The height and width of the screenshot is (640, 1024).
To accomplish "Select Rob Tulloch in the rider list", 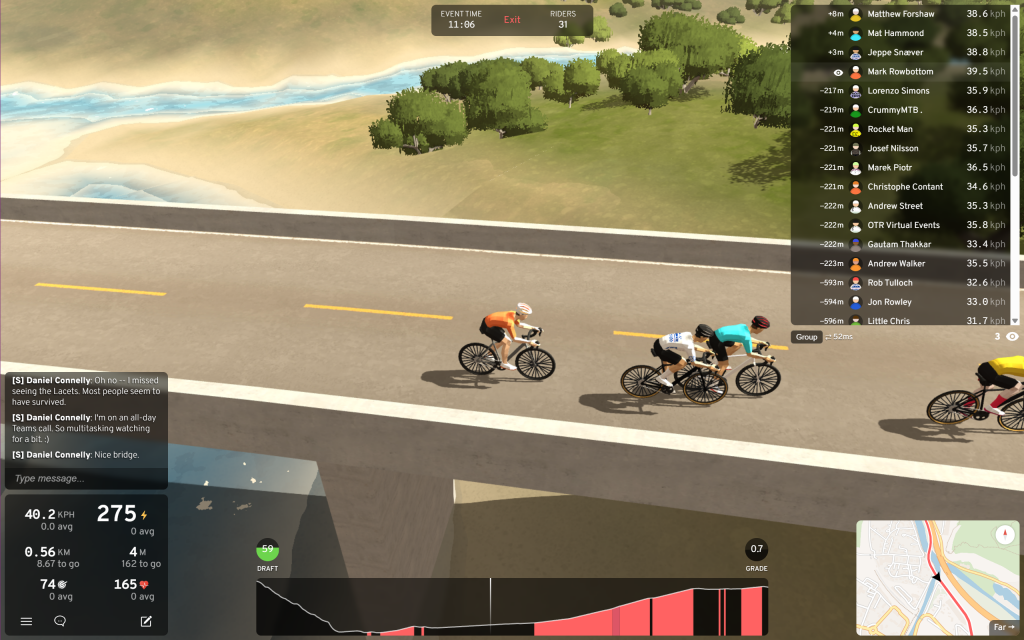I will pos(890,283).
